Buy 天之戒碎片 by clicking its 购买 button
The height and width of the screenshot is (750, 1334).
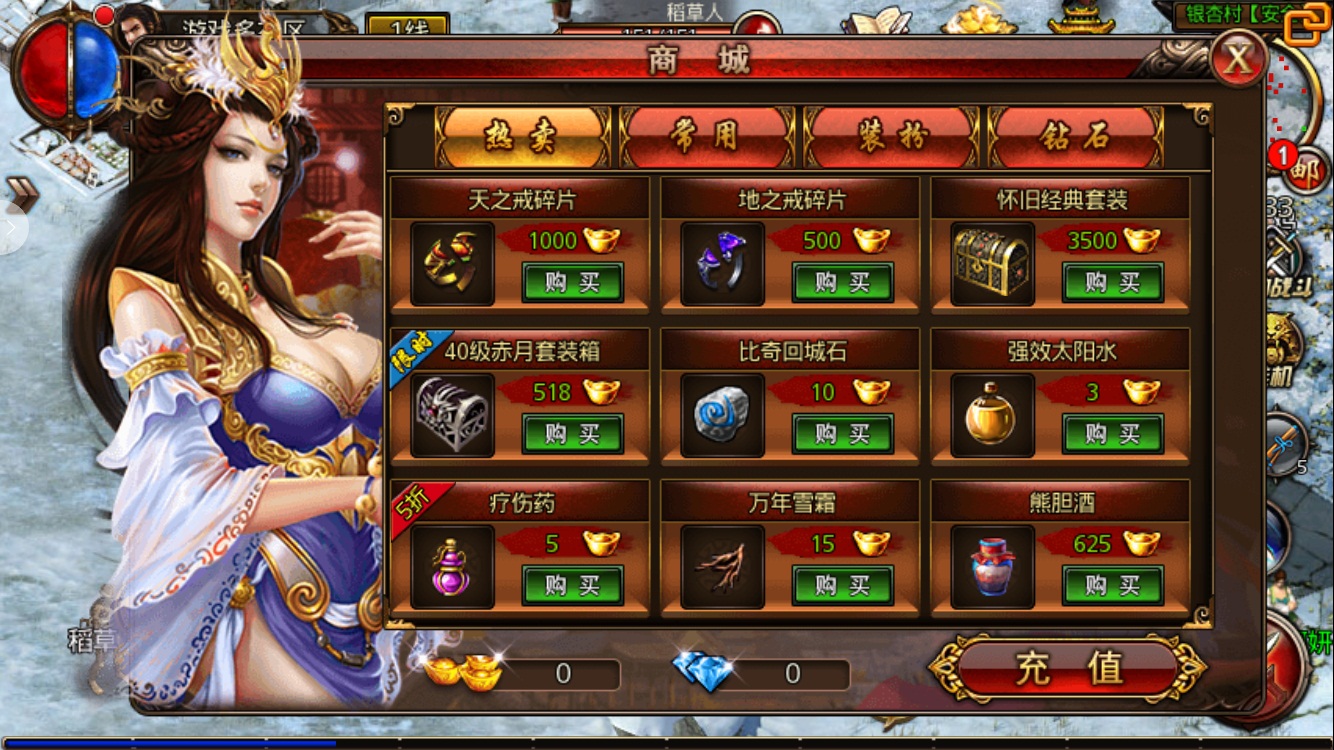(572, 282)
